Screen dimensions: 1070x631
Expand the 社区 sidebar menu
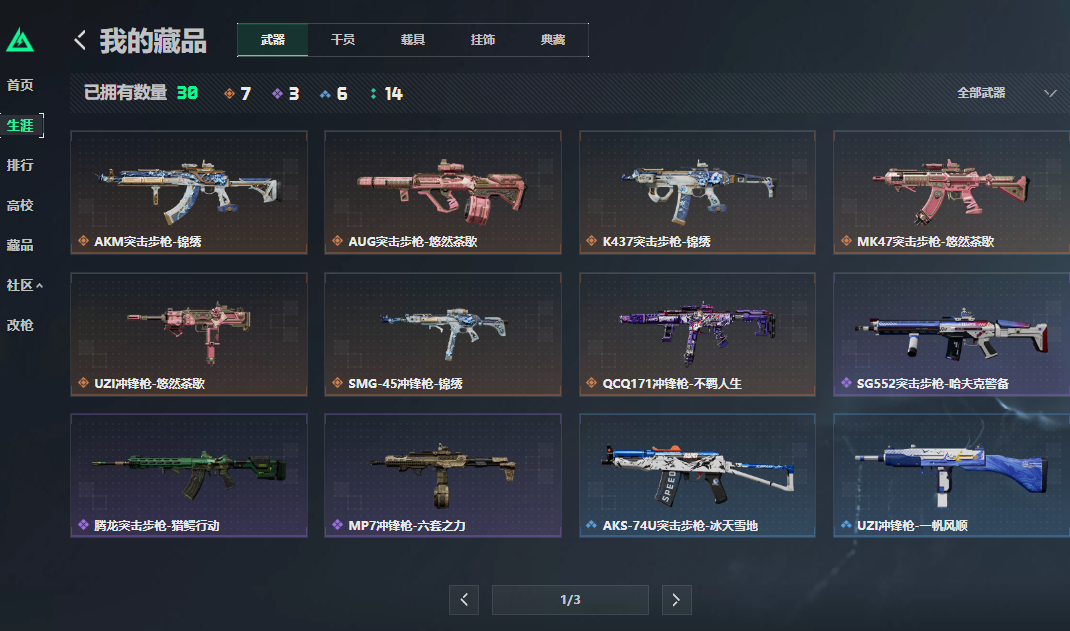pyautogui.click(x=25, y=285)
